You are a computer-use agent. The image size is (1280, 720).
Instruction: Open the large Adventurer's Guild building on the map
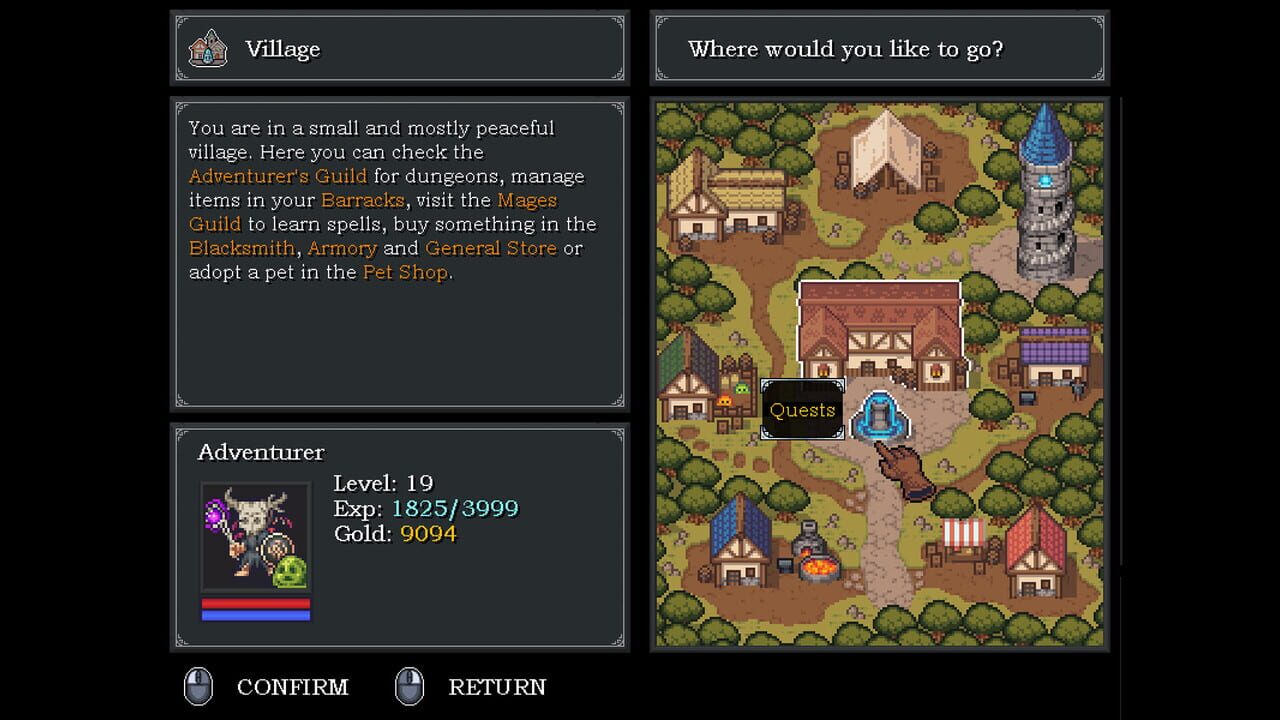coord(880,330)
